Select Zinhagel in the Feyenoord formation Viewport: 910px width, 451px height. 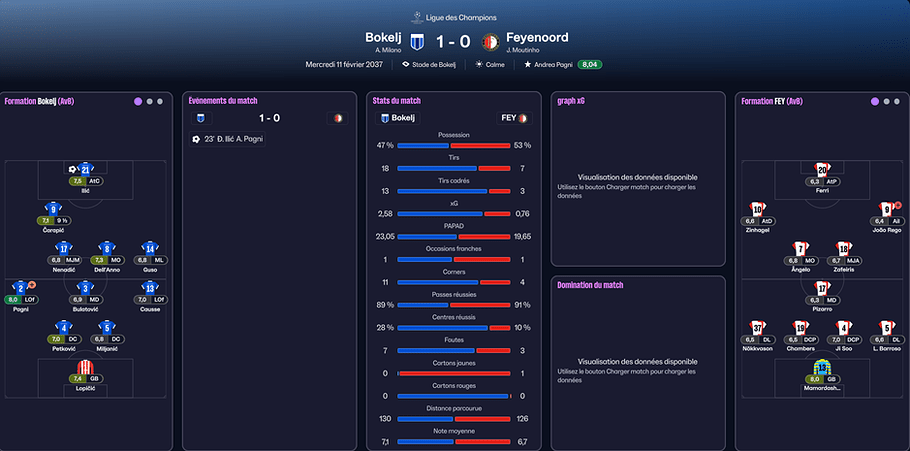point(757,211)
